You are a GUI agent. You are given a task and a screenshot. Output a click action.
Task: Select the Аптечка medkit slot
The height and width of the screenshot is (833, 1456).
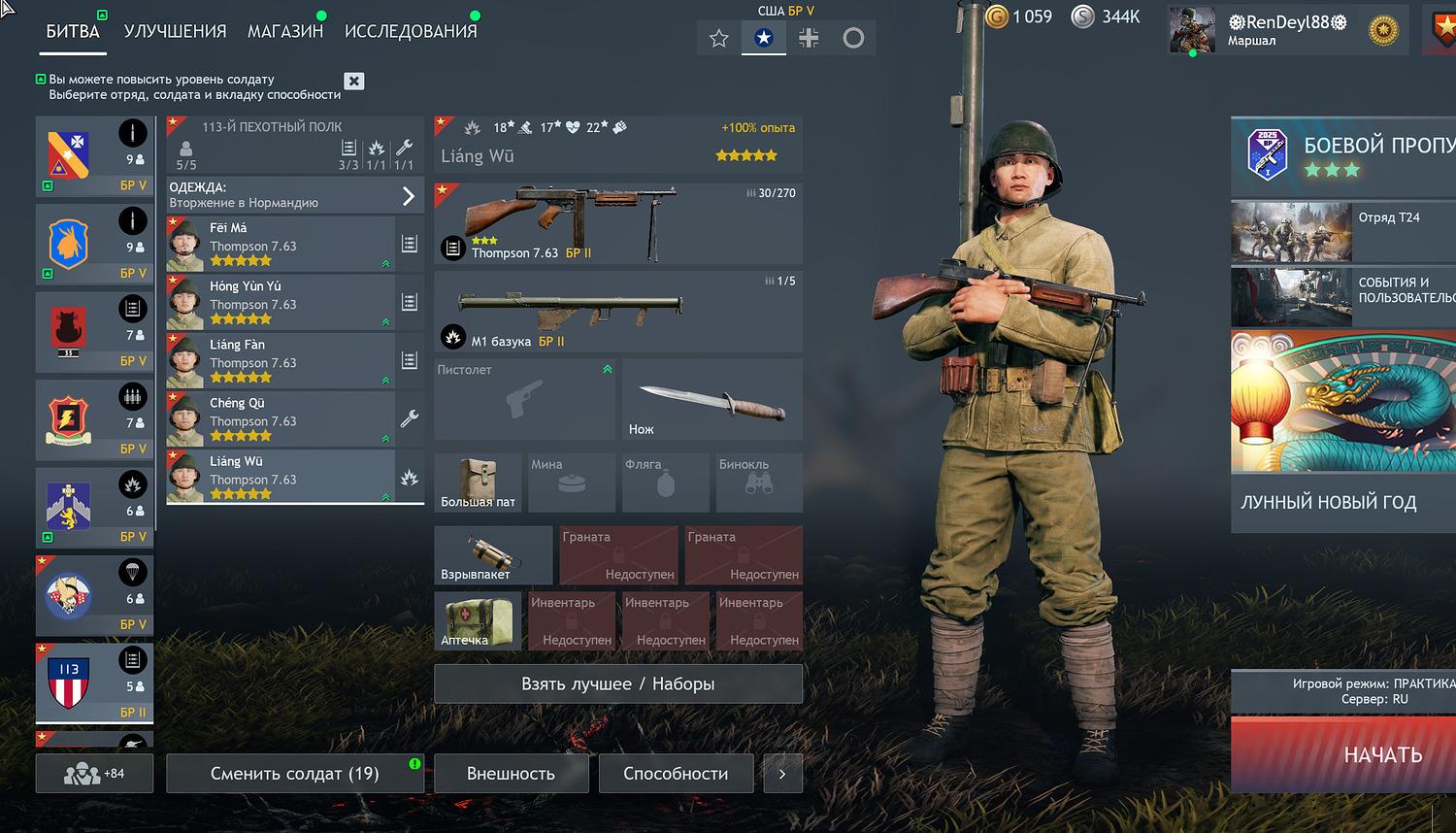point(477,621)
